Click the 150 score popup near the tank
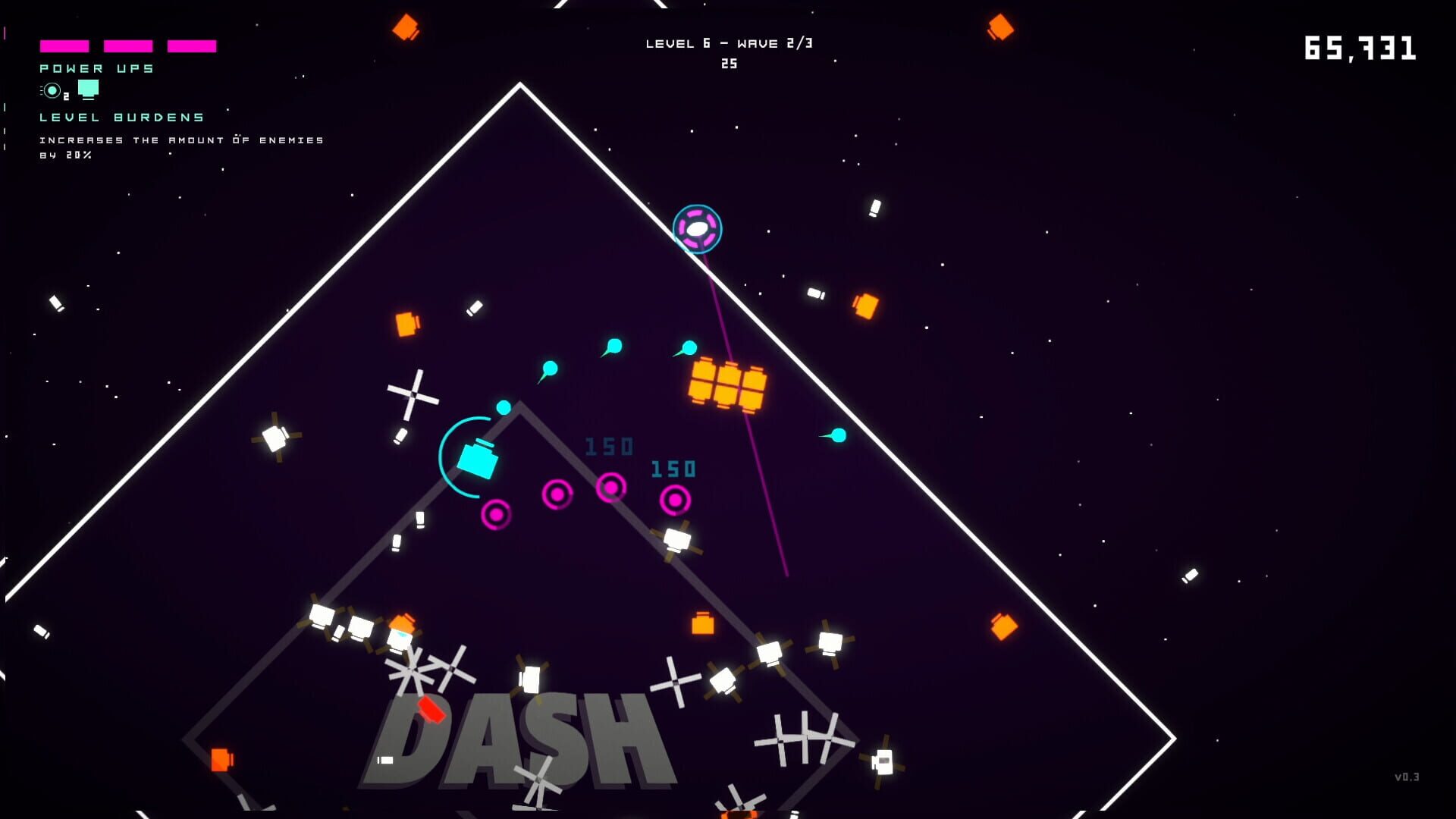 (x=609, y=446)
